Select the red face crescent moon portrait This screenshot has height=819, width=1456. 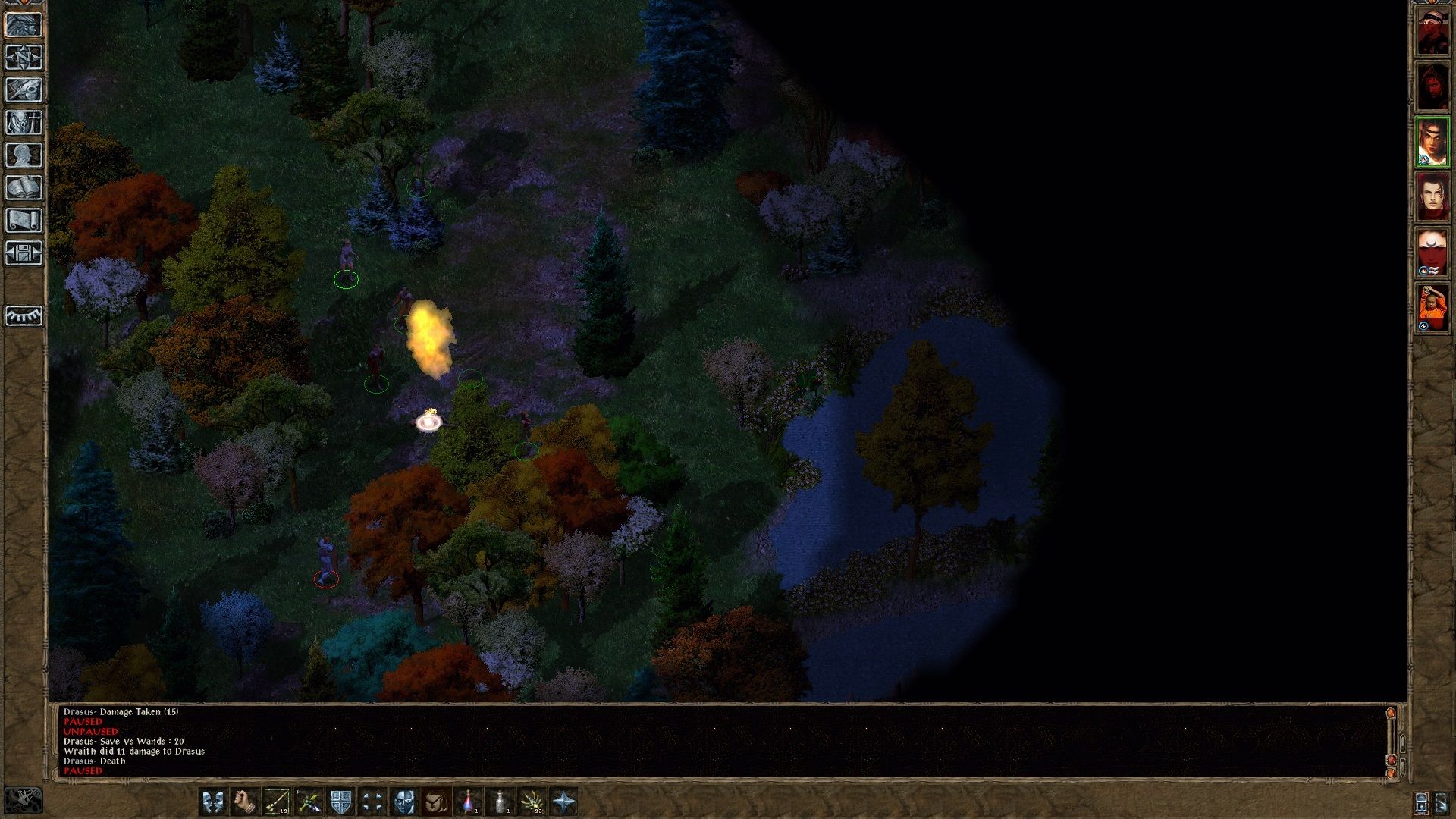(x=1432, y=253)
